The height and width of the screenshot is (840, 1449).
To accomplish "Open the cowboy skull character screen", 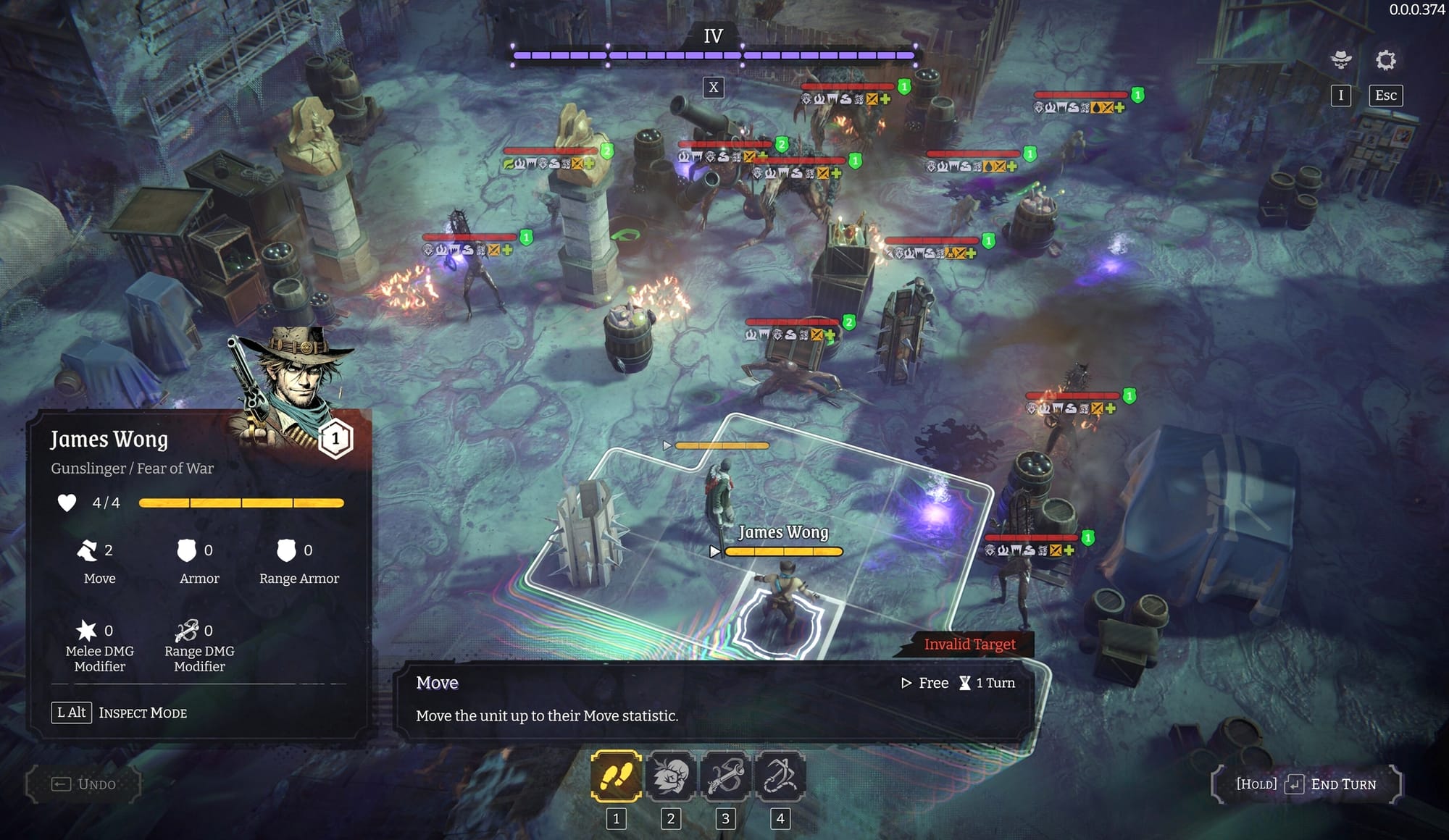I will click(x=1341, y=60).
